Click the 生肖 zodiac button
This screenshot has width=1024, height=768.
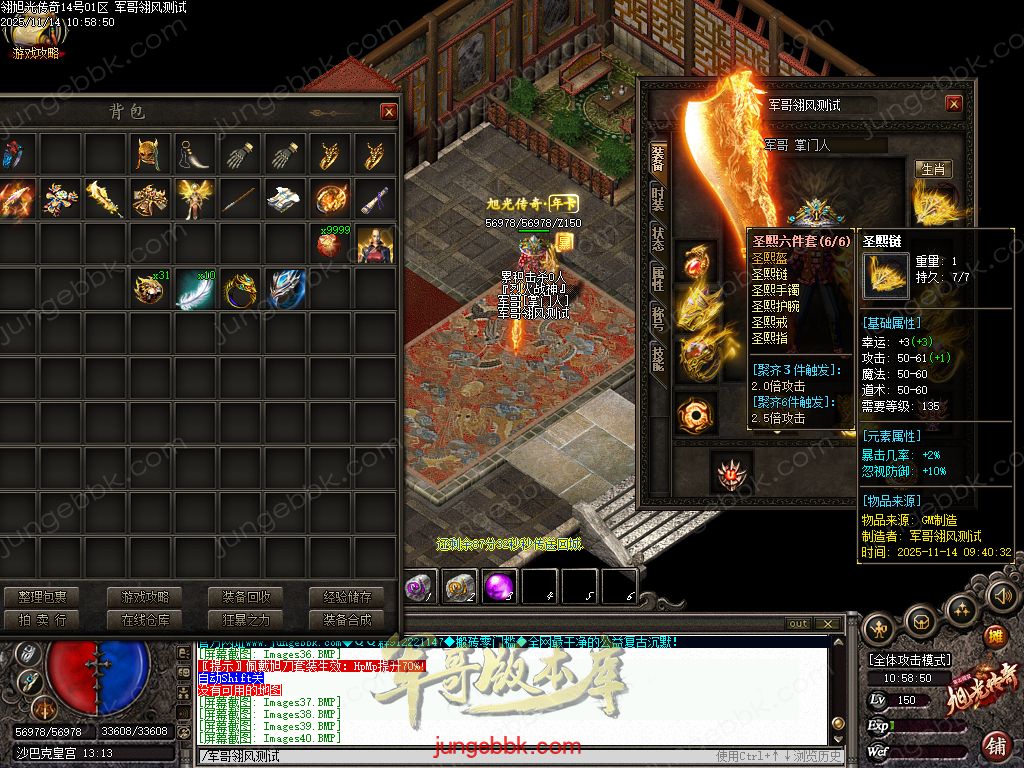(x=934, y=169)
